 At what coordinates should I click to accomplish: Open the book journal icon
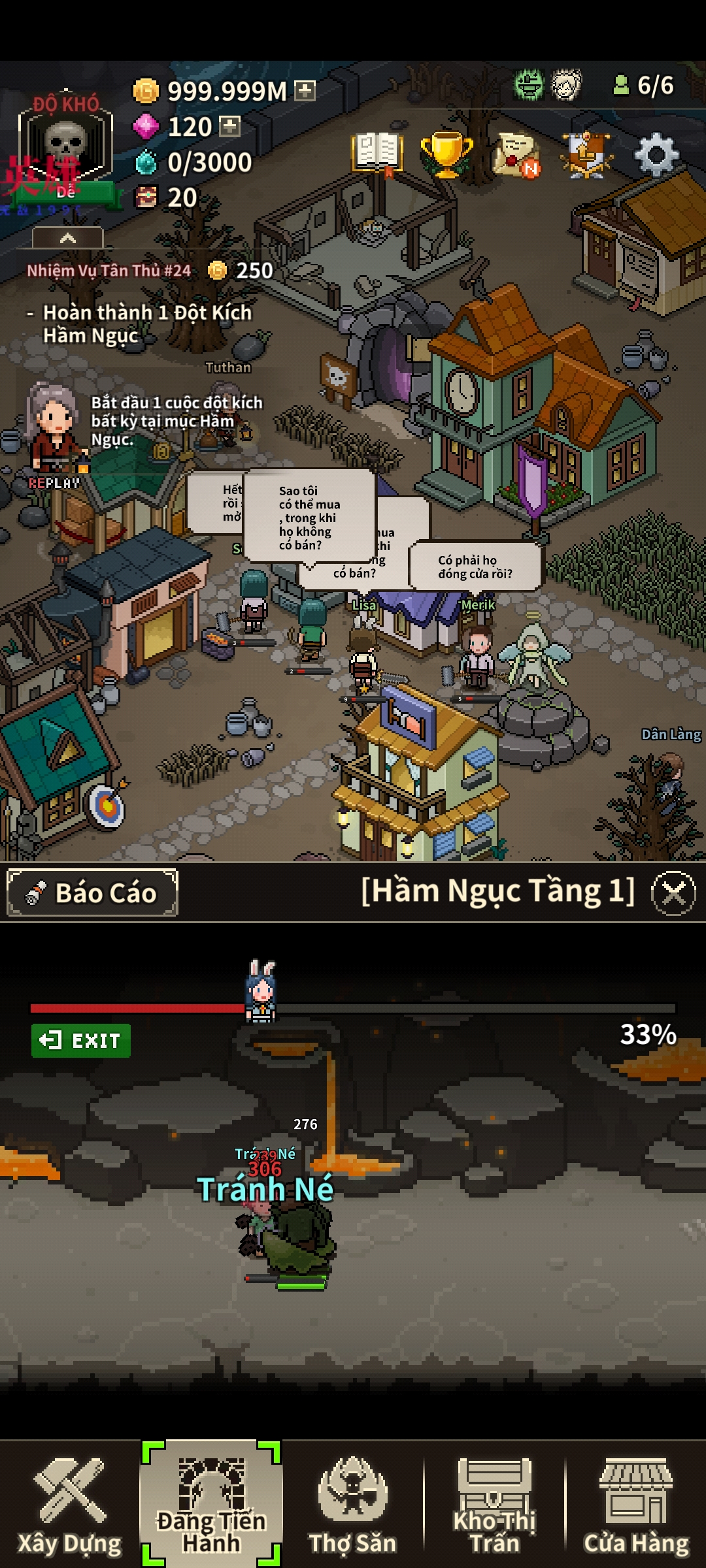(x=377, y=154)
